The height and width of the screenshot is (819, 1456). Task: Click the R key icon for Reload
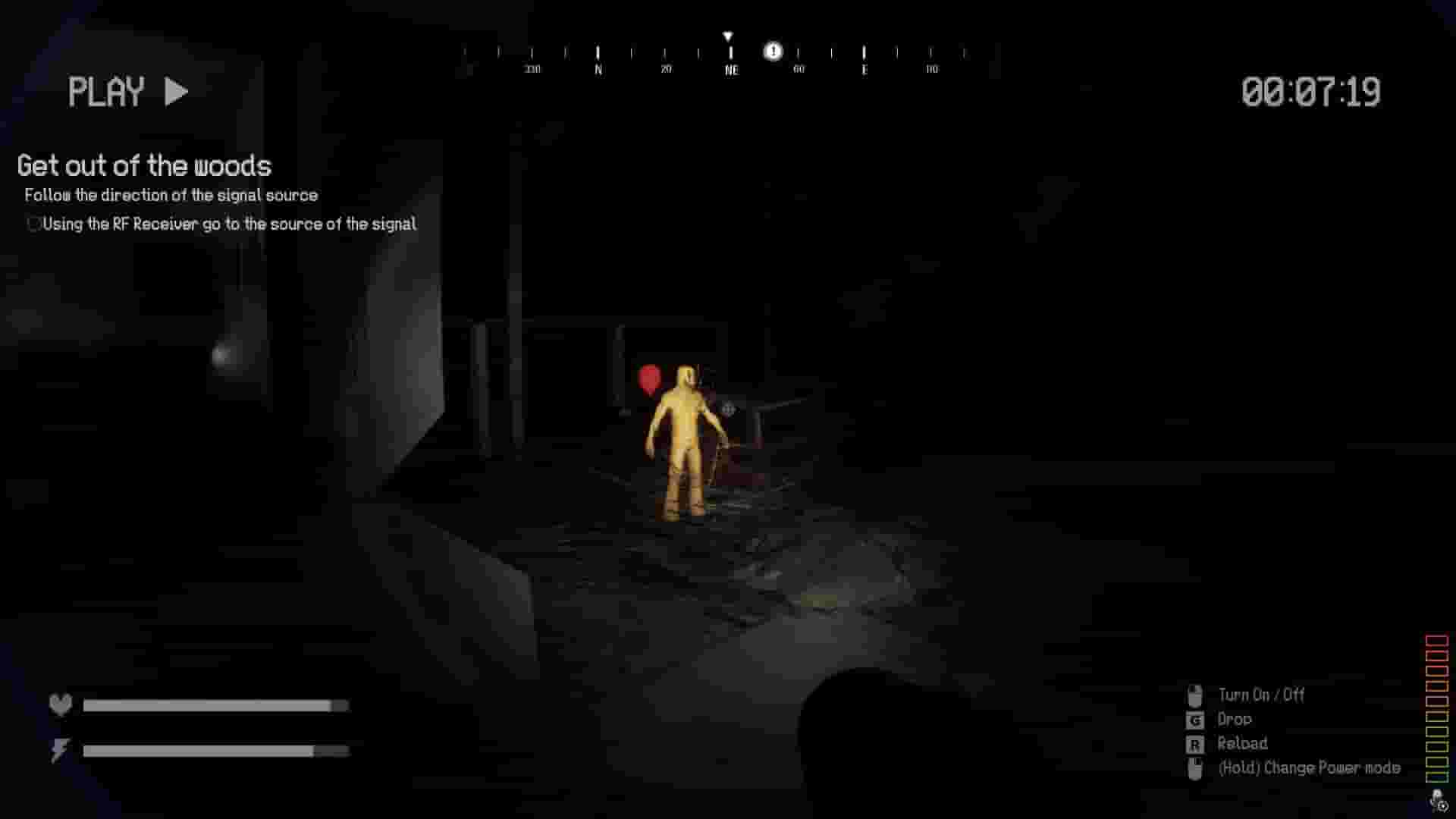pos(1197,743)
